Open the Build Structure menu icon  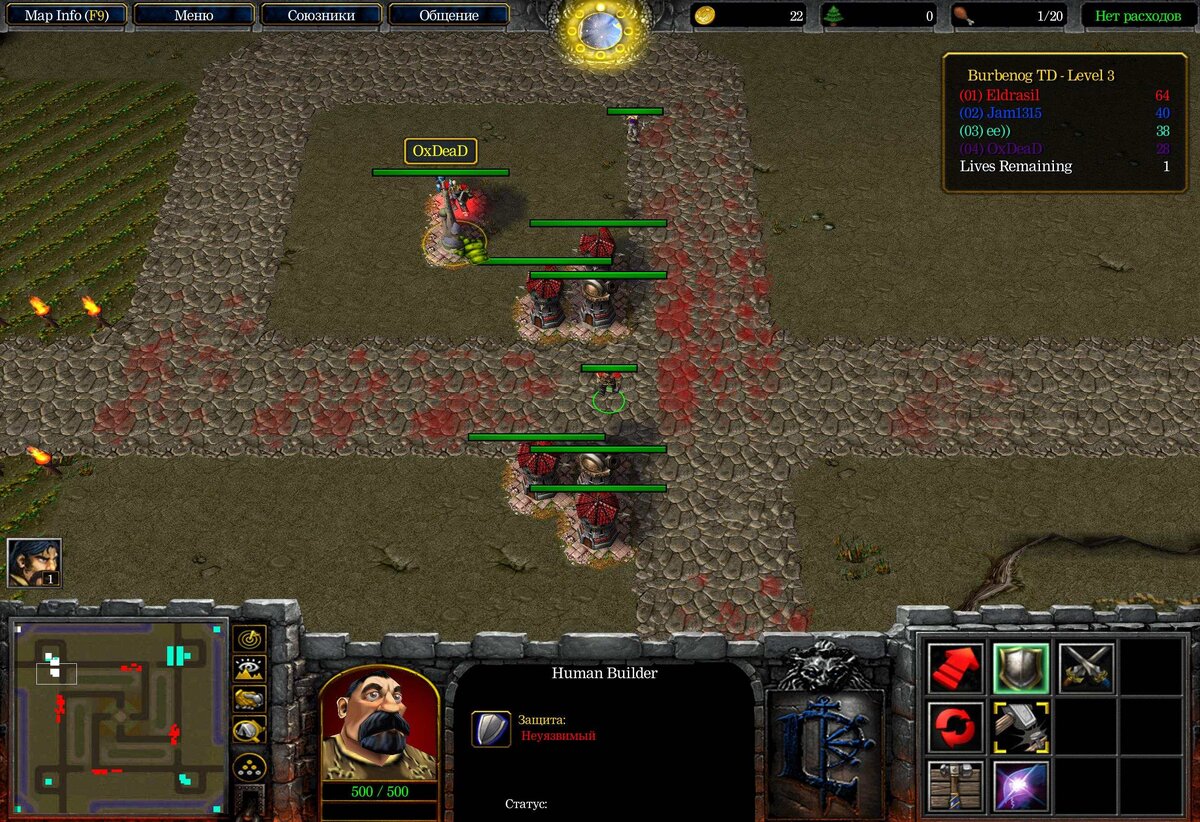tap(955, 786)
